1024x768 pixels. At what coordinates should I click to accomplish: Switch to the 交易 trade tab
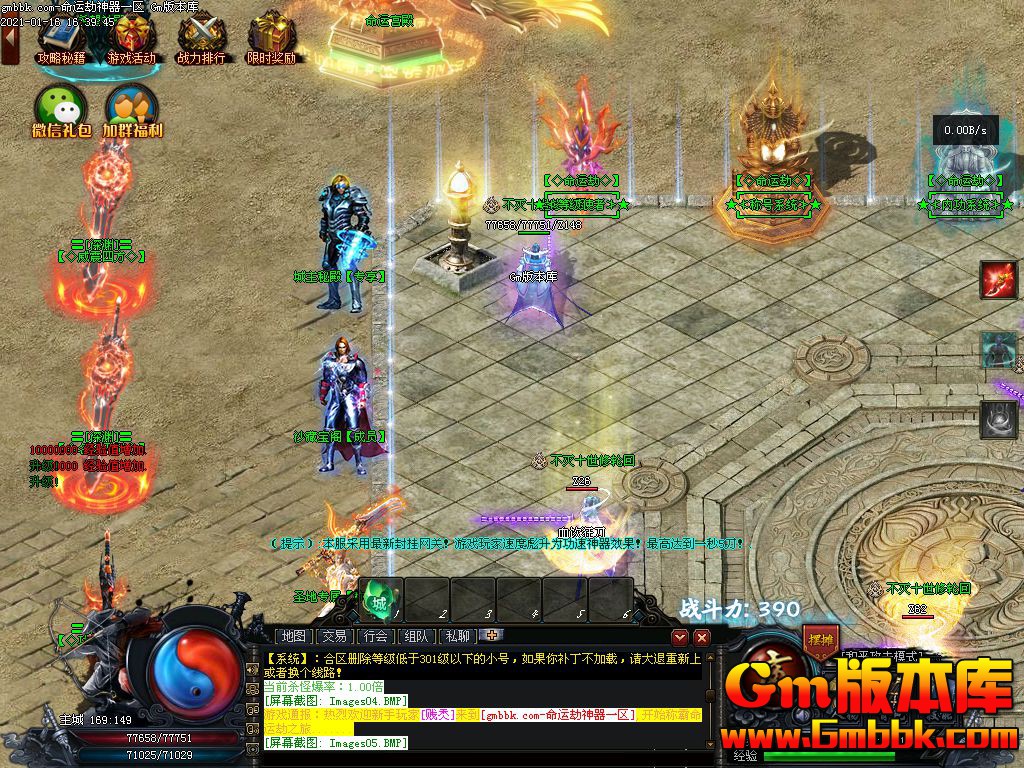coord(335,636)
